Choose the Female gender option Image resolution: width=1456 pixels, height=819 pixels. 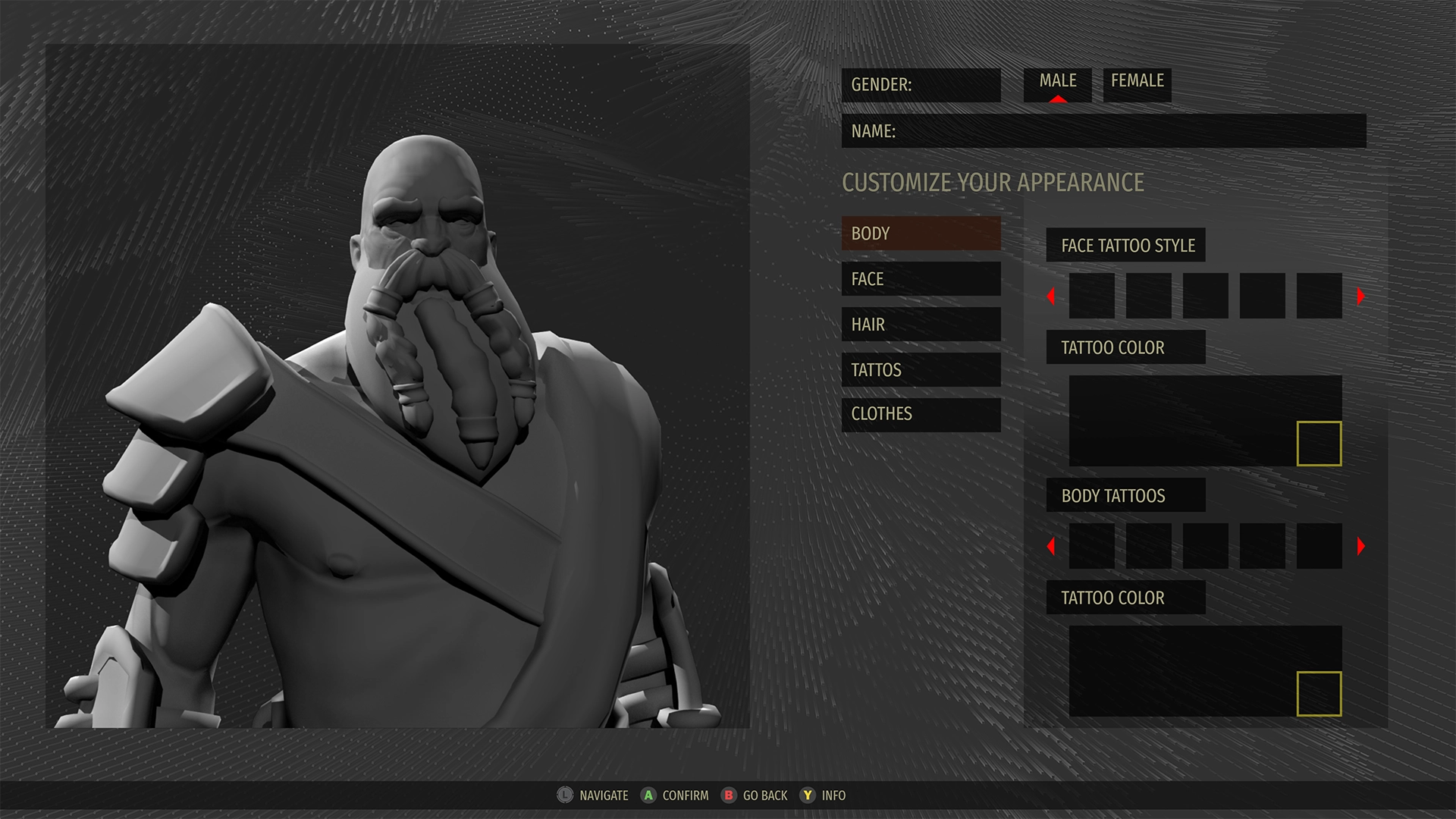point(1137,83)
